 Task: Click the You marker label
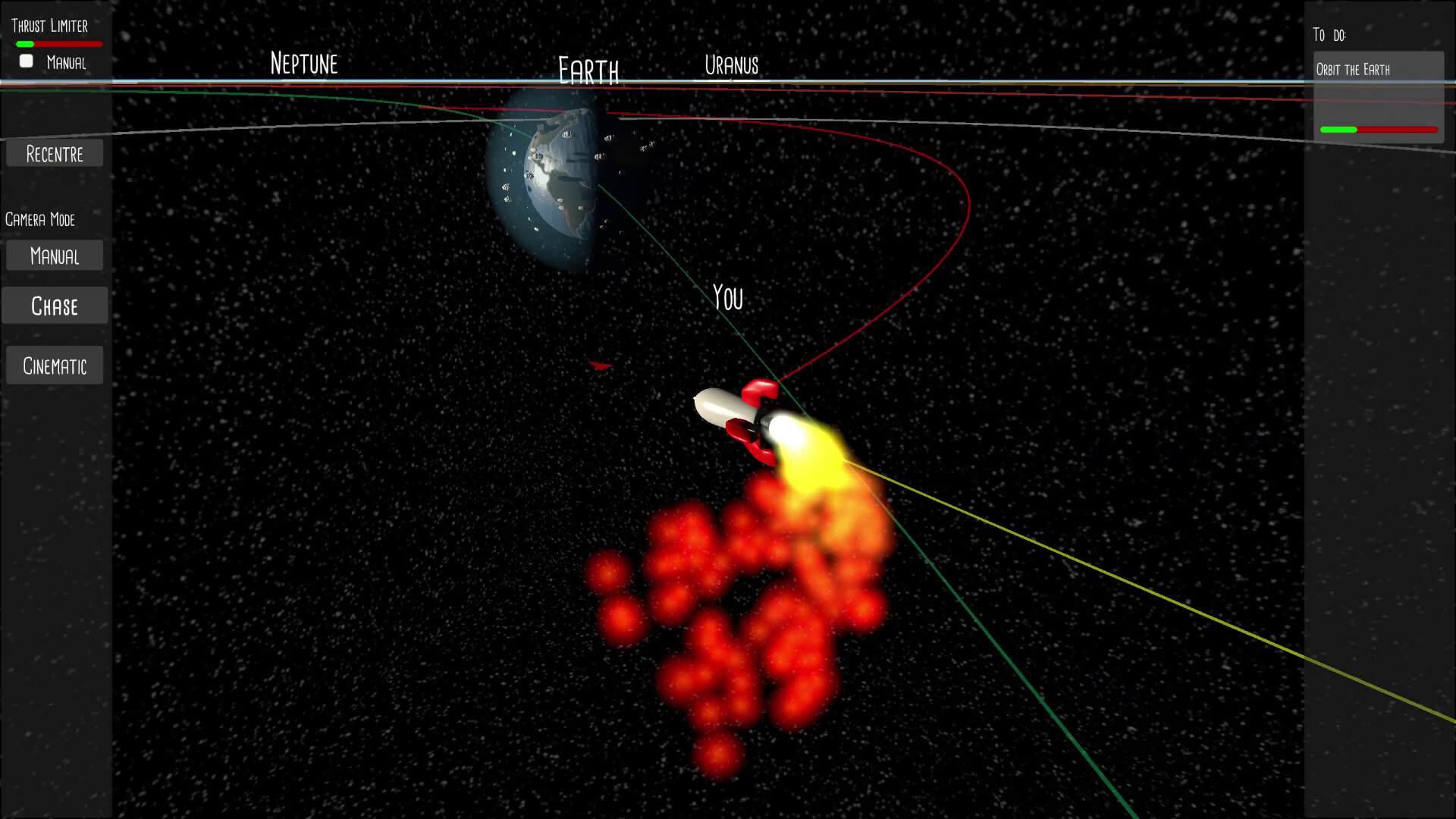pos(727,298)
